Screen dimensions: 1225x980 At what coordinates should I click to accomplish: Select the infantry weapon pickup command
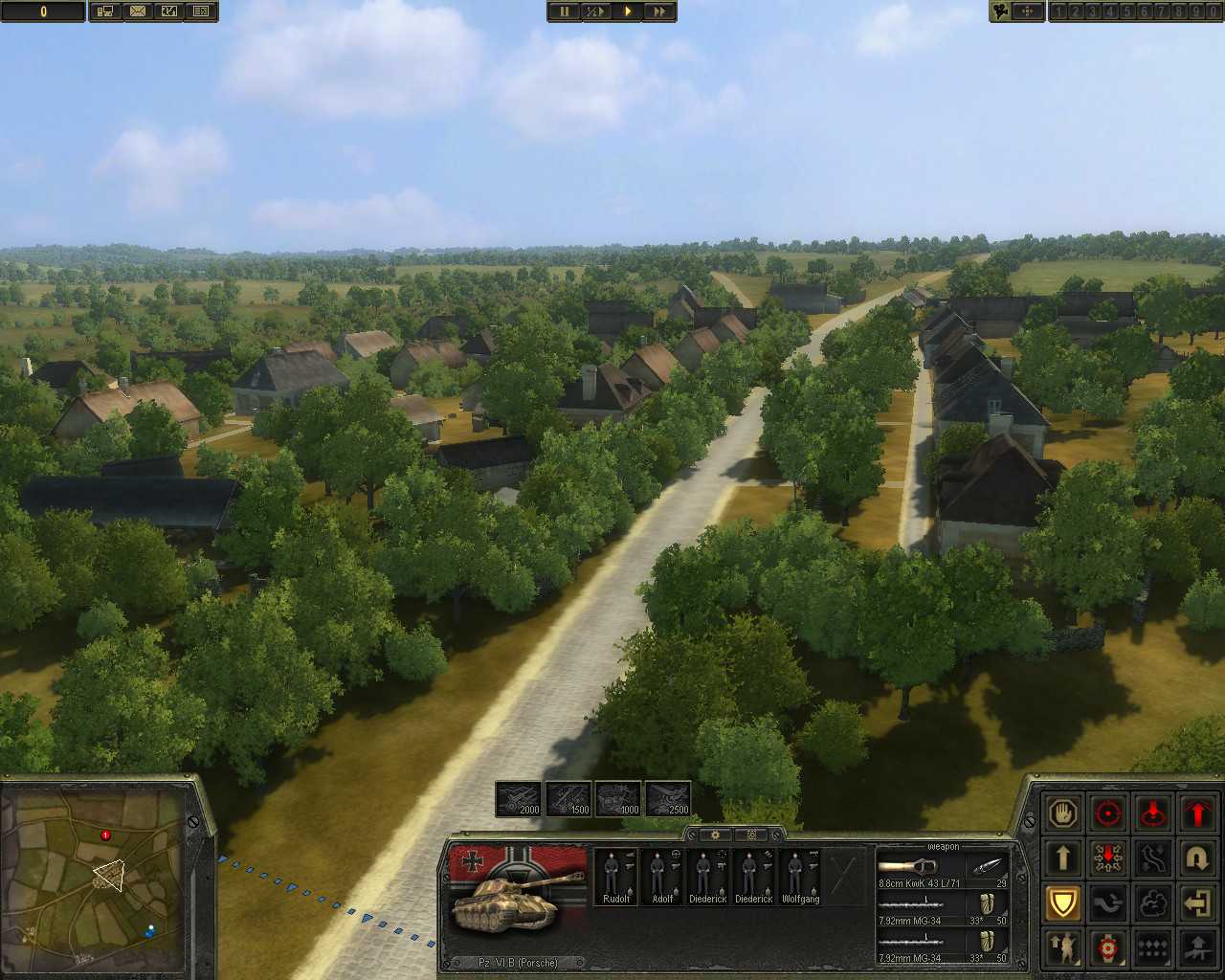(x=1197, y=948)
